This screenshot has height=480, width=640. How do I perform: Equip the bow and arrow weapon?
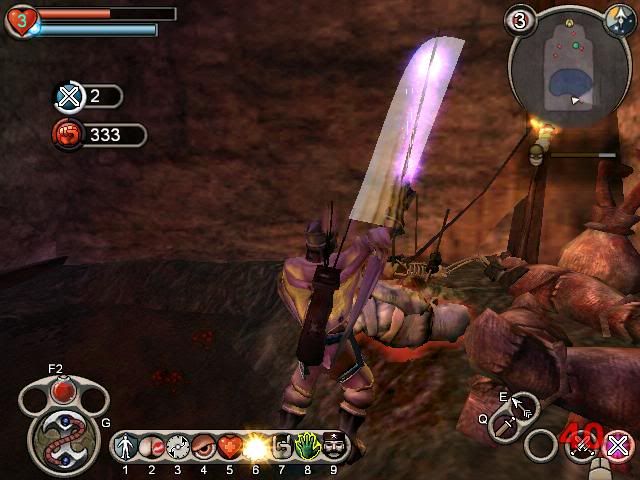(522, 406)
